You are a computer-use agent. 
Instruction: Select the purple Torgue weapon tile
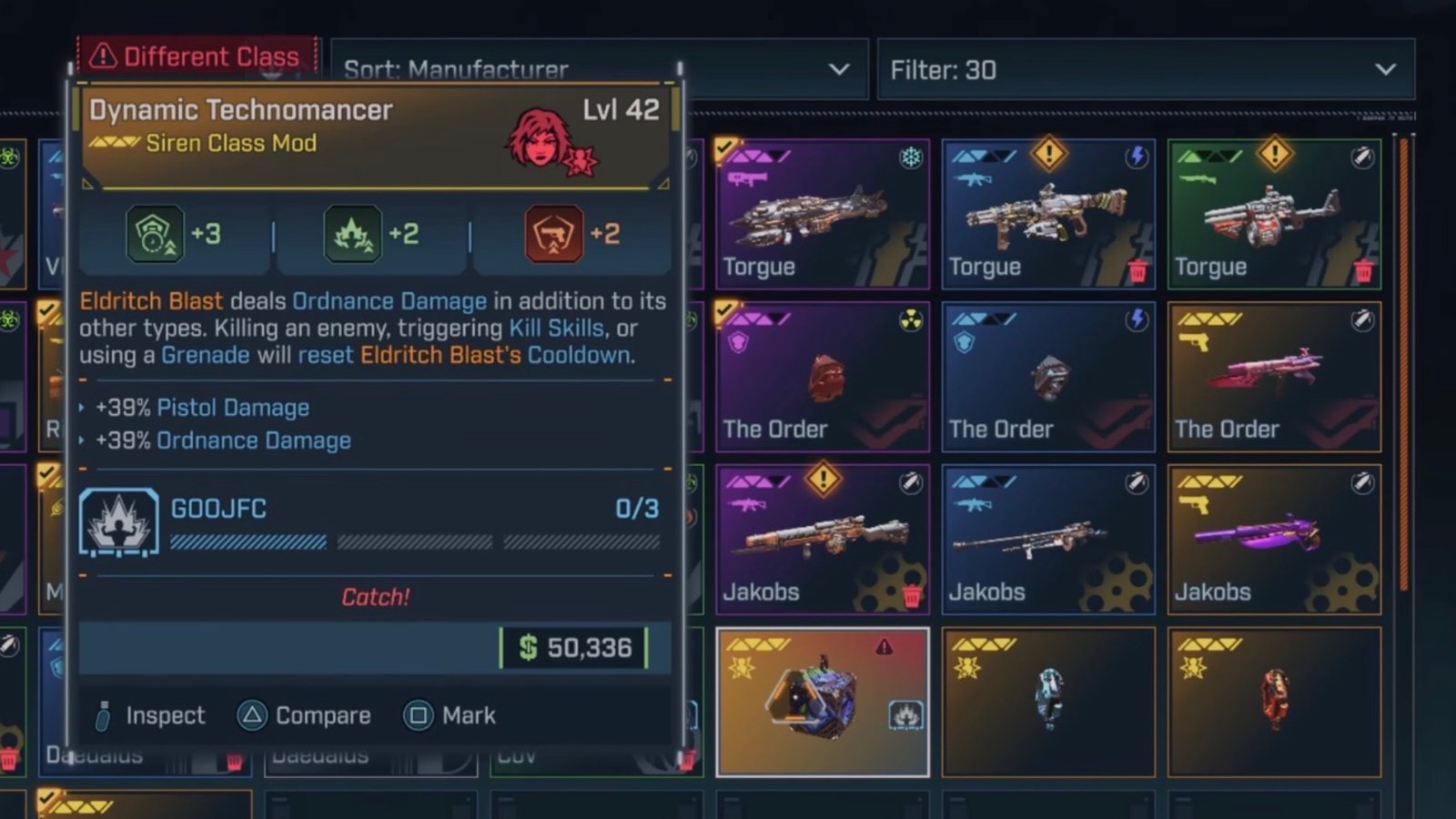822,214
